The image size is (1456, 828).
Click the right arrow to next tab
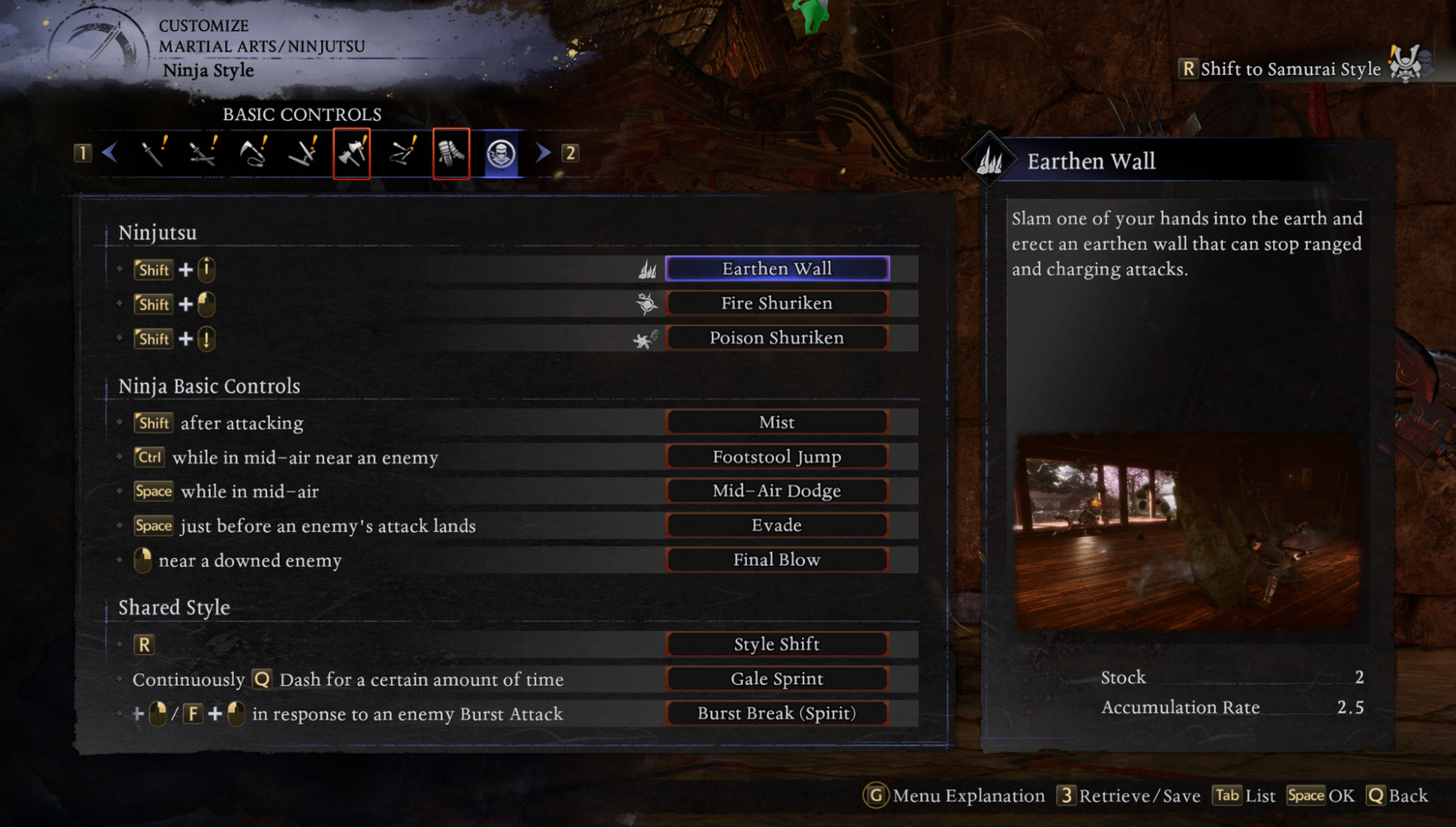click(543, 153)
